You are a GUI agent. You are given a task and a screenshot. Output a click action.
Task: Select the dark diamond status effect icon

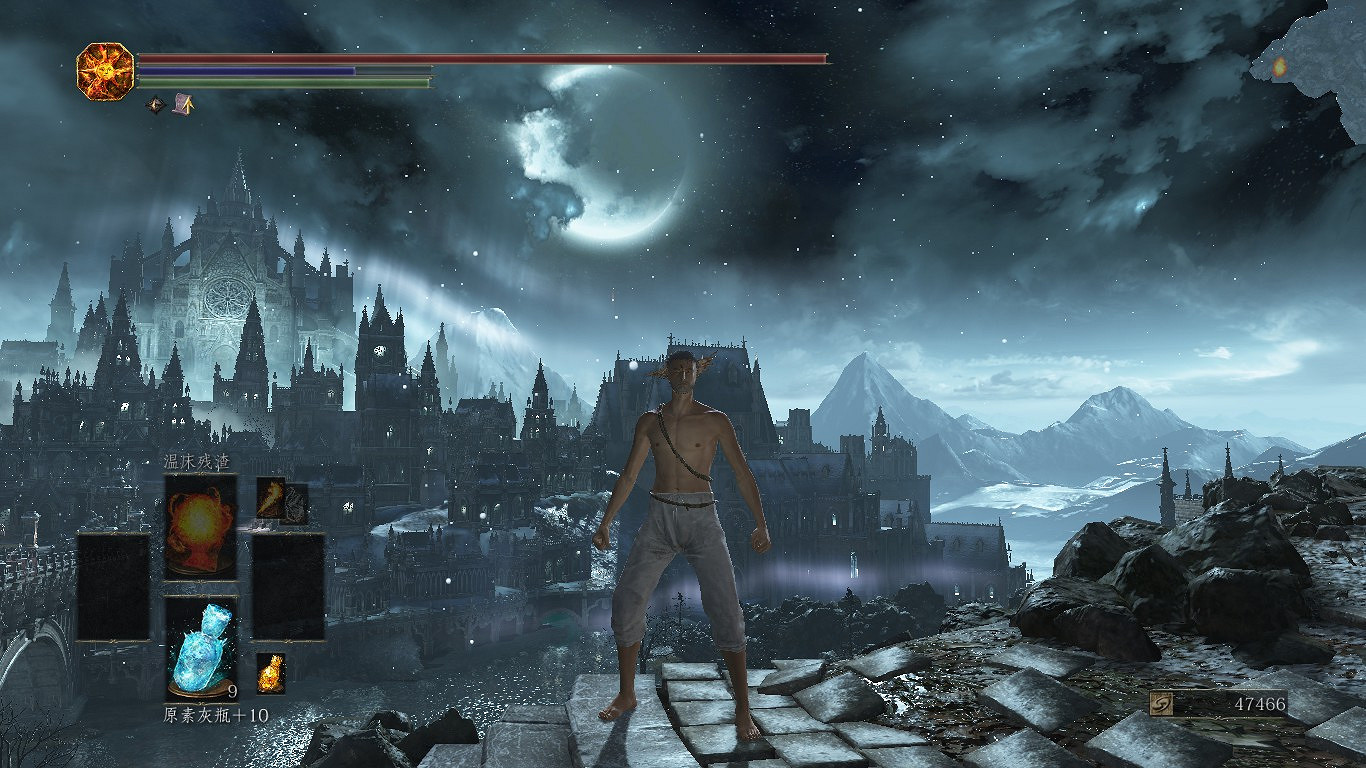point(155,103)
